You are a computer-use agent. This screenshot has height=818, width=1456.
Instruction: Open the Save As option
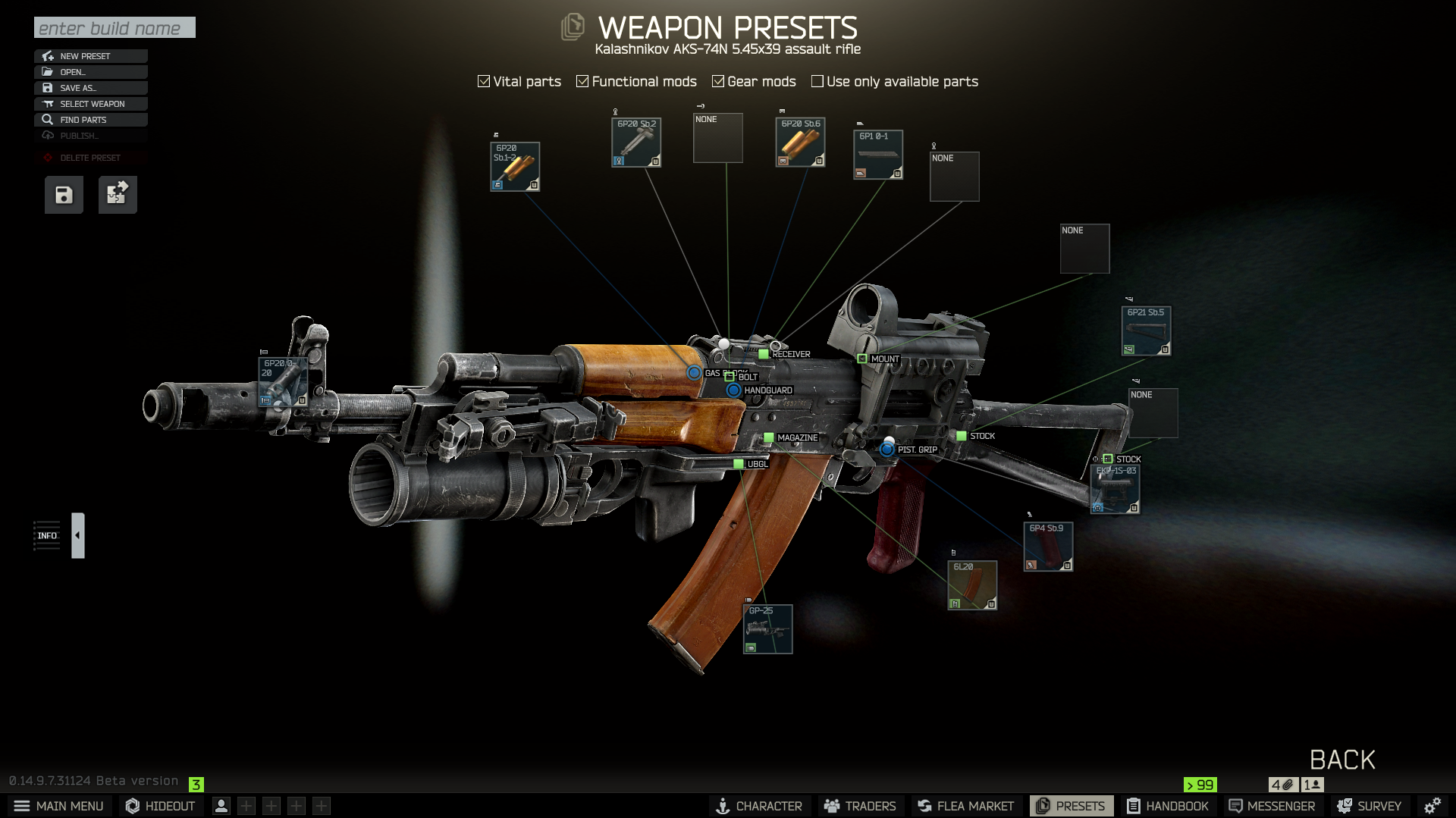coord(90,88)
